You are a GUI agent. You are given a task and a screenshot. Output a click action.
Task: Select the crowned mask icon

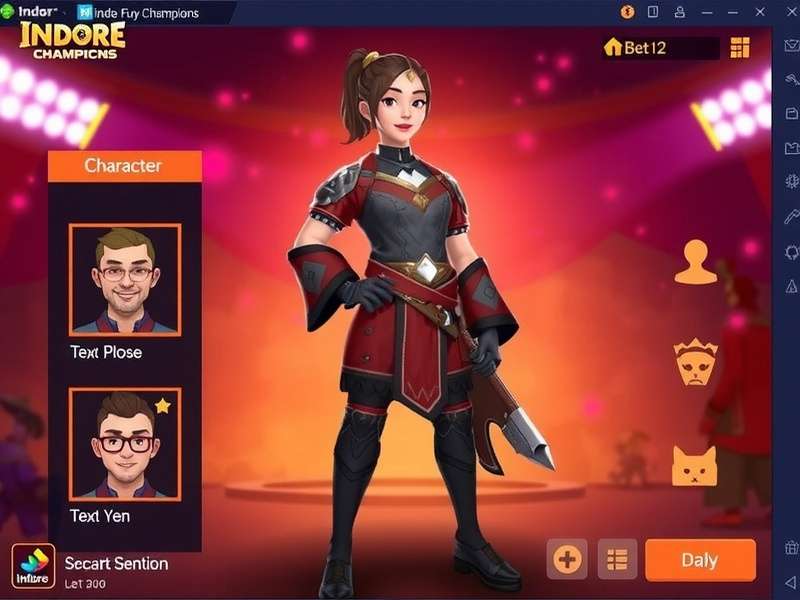(695, 363)
